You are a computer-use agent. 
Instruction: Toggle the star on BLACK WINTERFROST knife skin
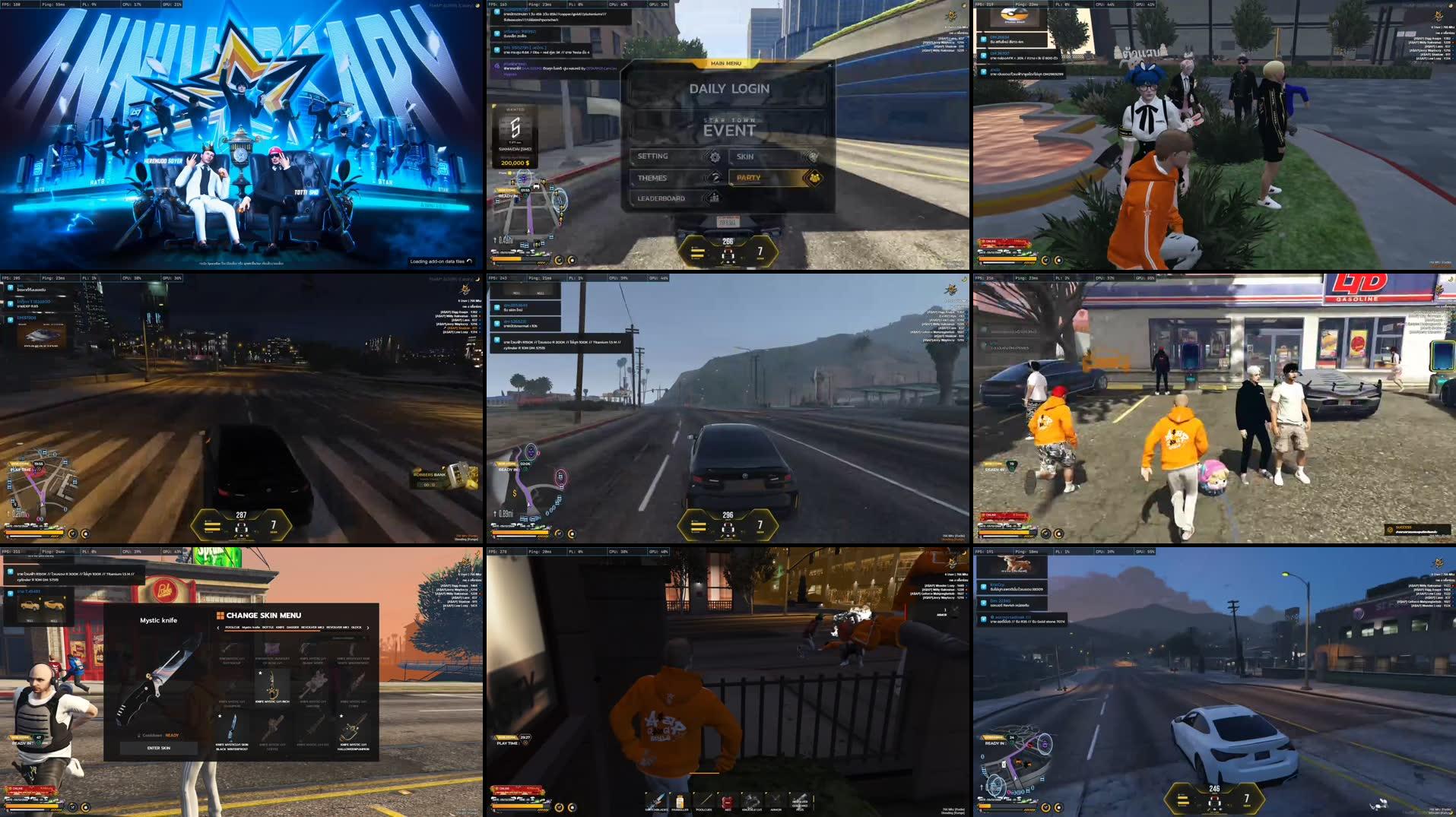pos(220,715)
